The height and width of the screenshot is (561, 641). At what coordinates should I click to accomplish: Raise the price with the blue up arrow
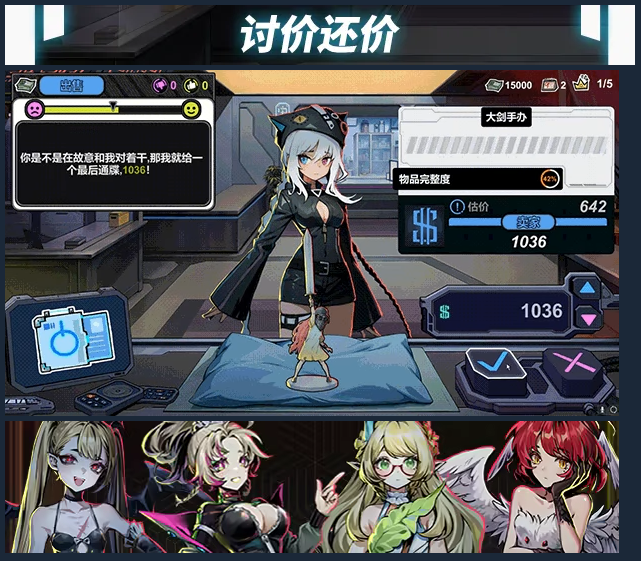(588, 288)
